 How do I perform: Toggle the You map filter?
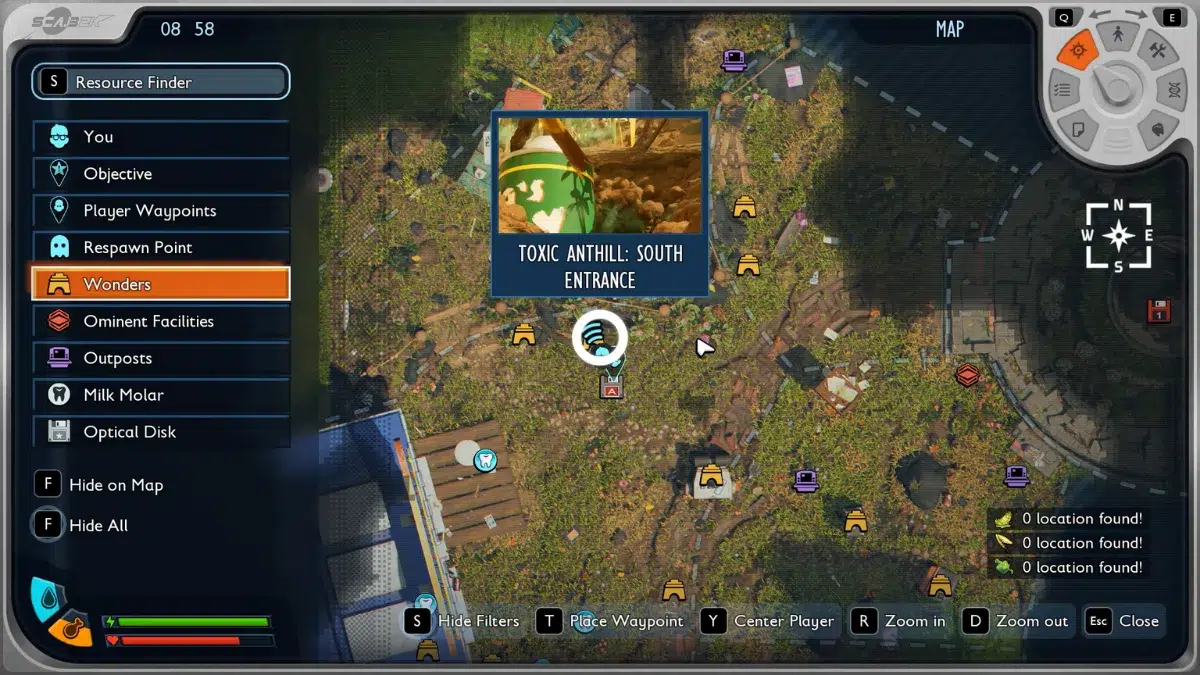[x=160, y=137]
